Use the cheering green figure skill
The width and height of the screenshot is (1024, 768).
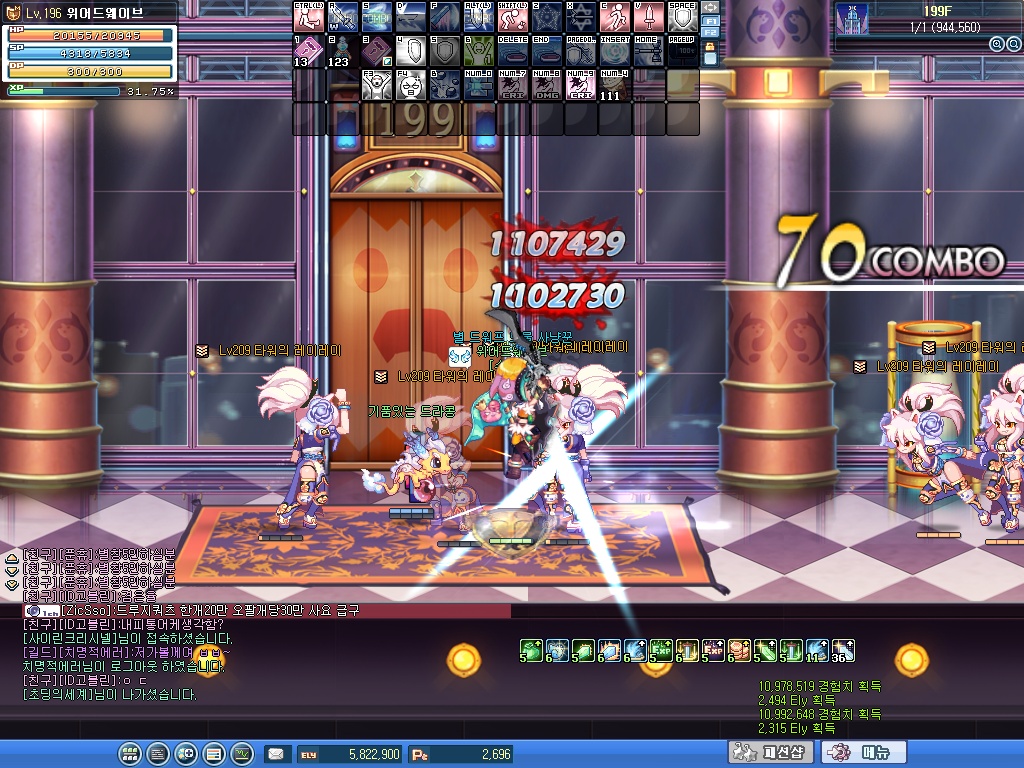478,51
